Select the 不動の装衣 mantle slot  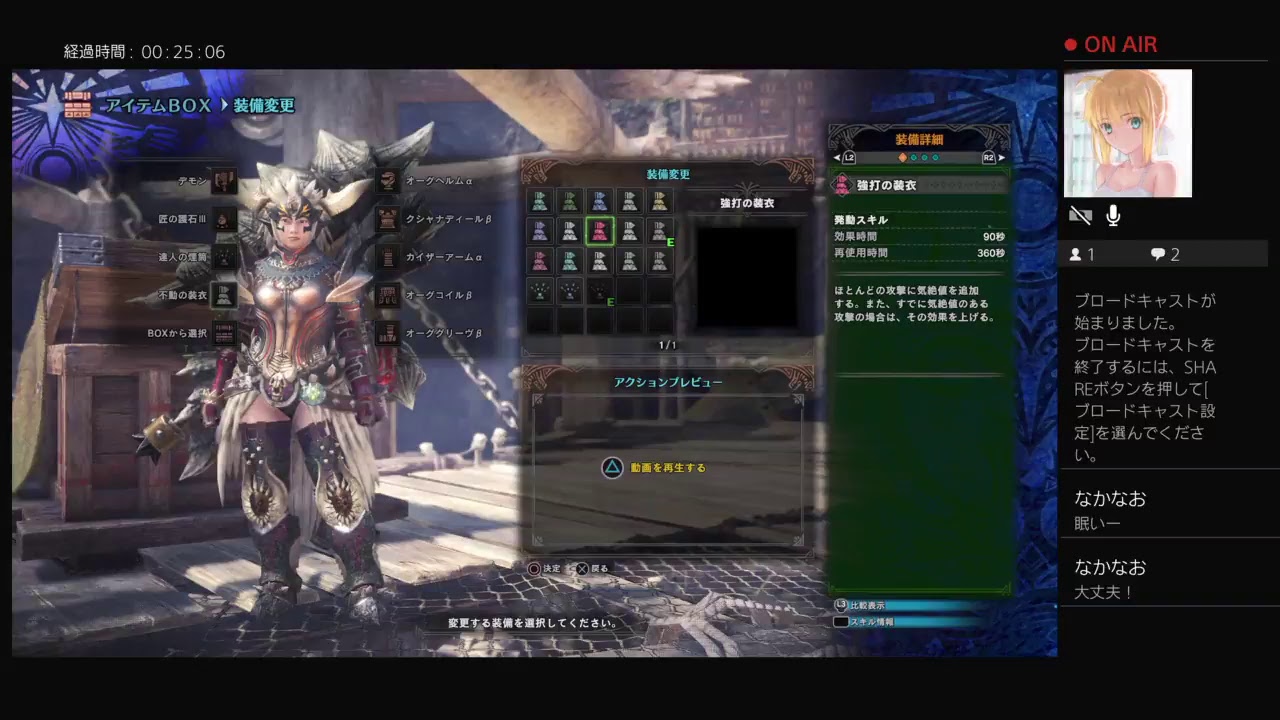coord(224,295)
